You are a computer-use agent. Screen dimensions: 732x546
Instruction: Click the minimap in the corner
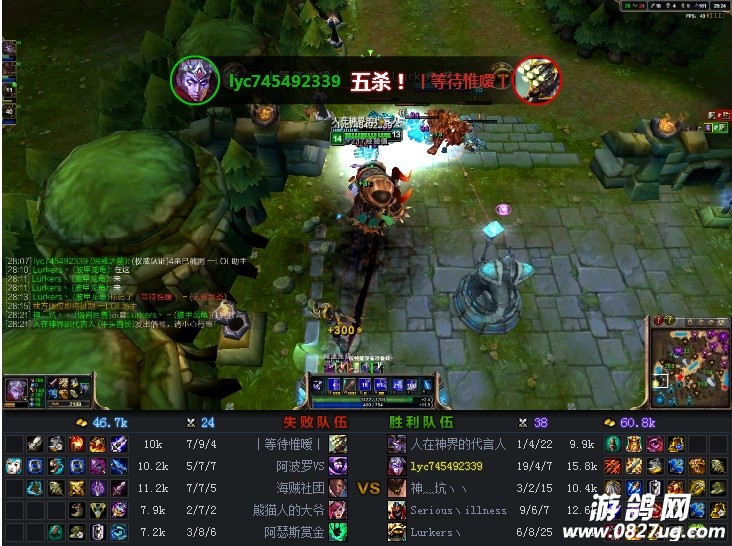click(x=689, y=355)
